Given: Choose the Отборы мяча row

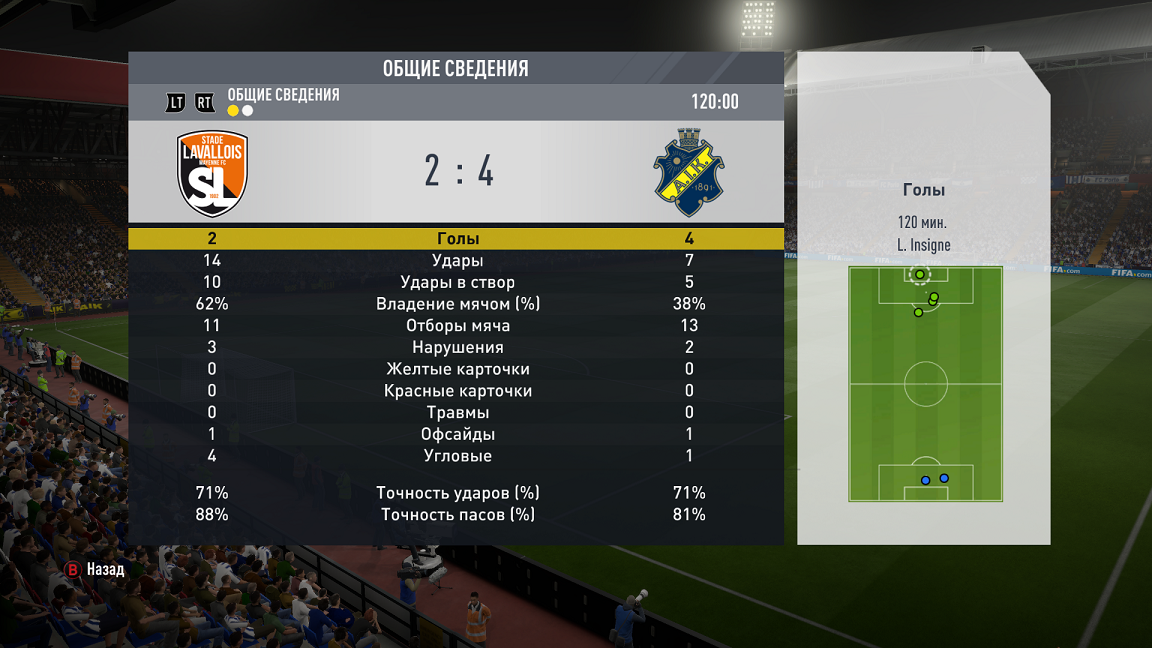Looking at the screenshot, I should 457,326.
